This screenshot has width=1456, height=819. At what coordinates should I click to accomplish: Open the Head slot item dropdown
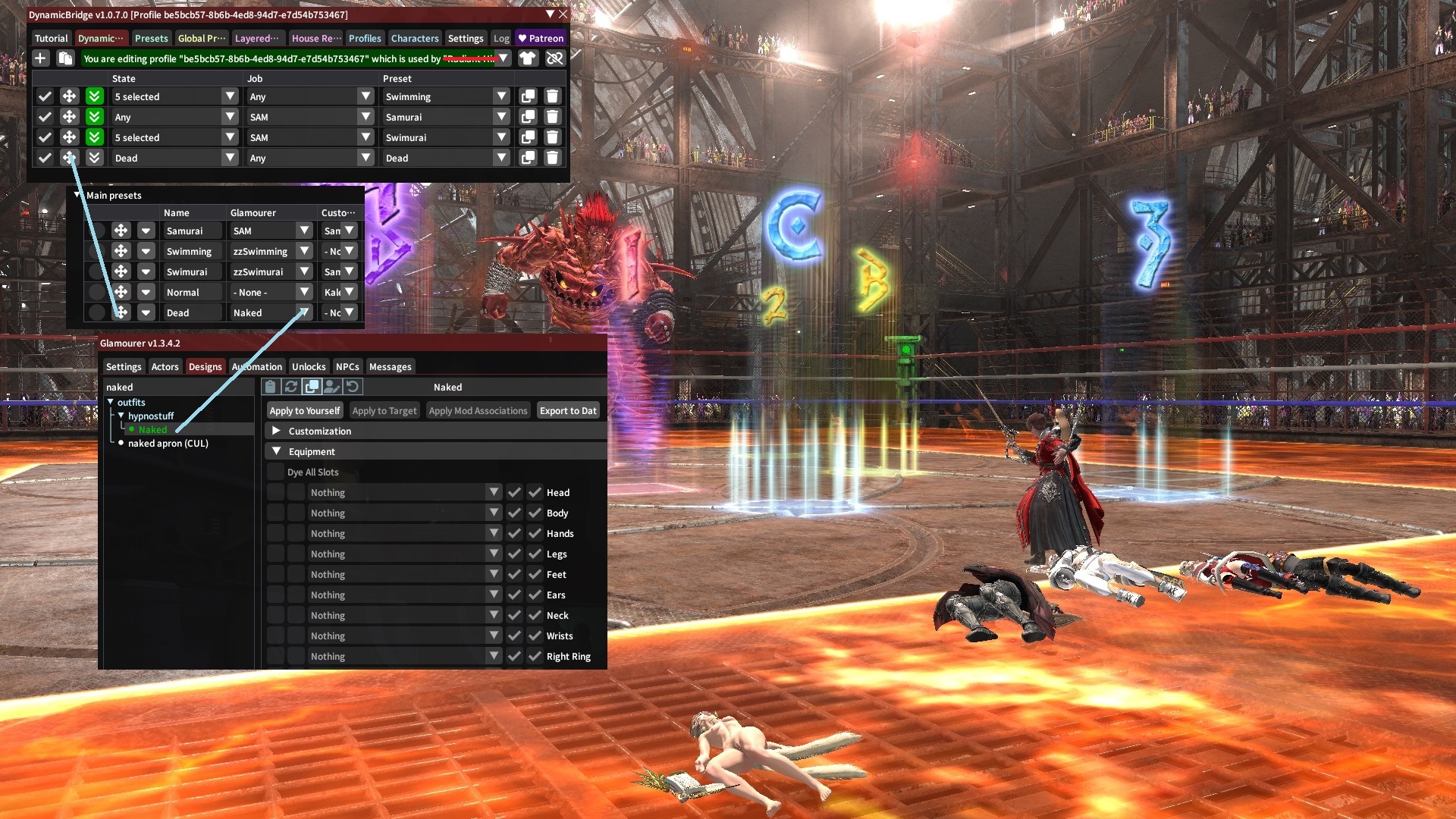pos(494,492)
